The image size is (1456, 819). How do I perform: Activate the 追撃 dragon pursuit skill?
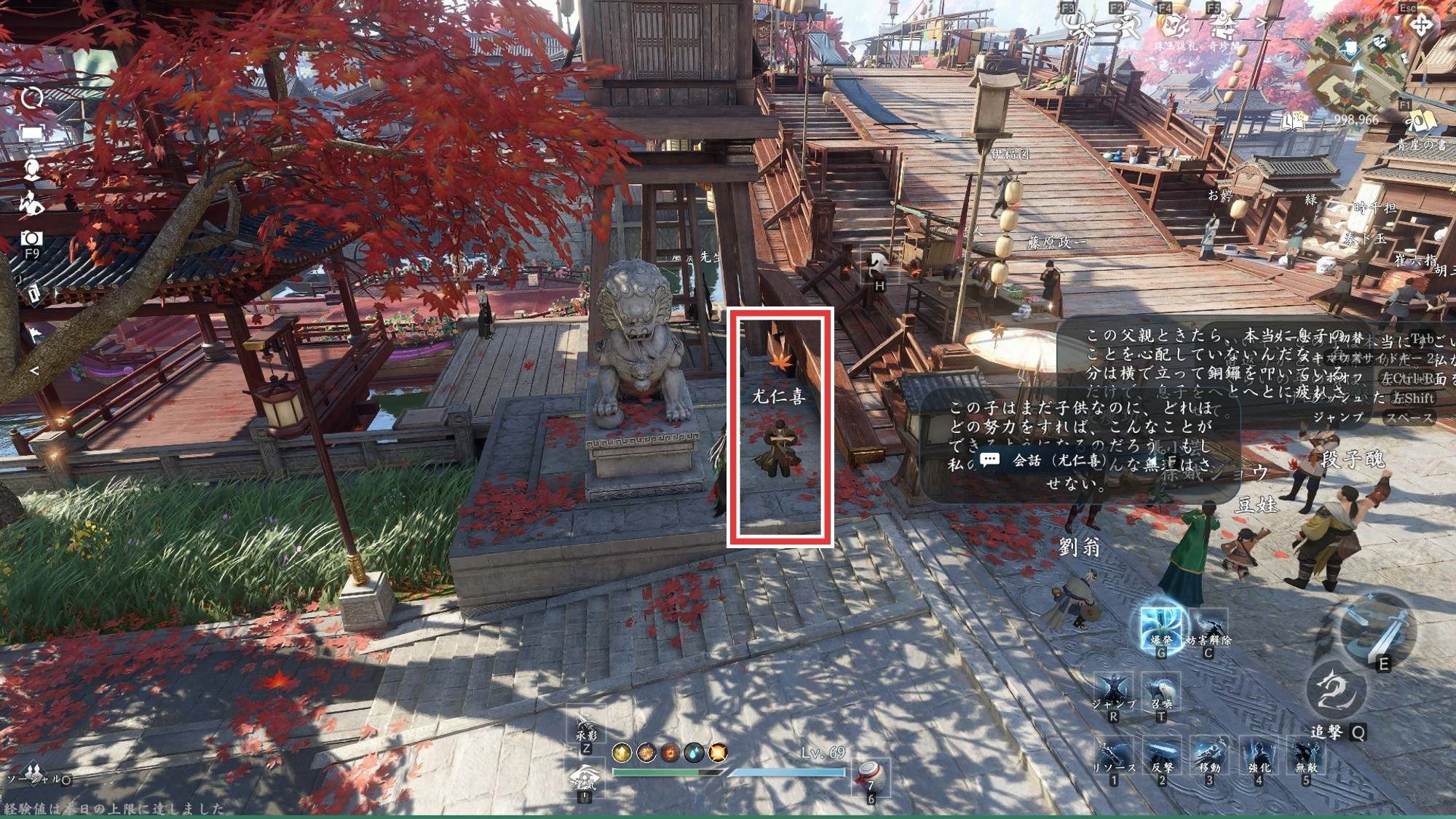point(1334,690)
